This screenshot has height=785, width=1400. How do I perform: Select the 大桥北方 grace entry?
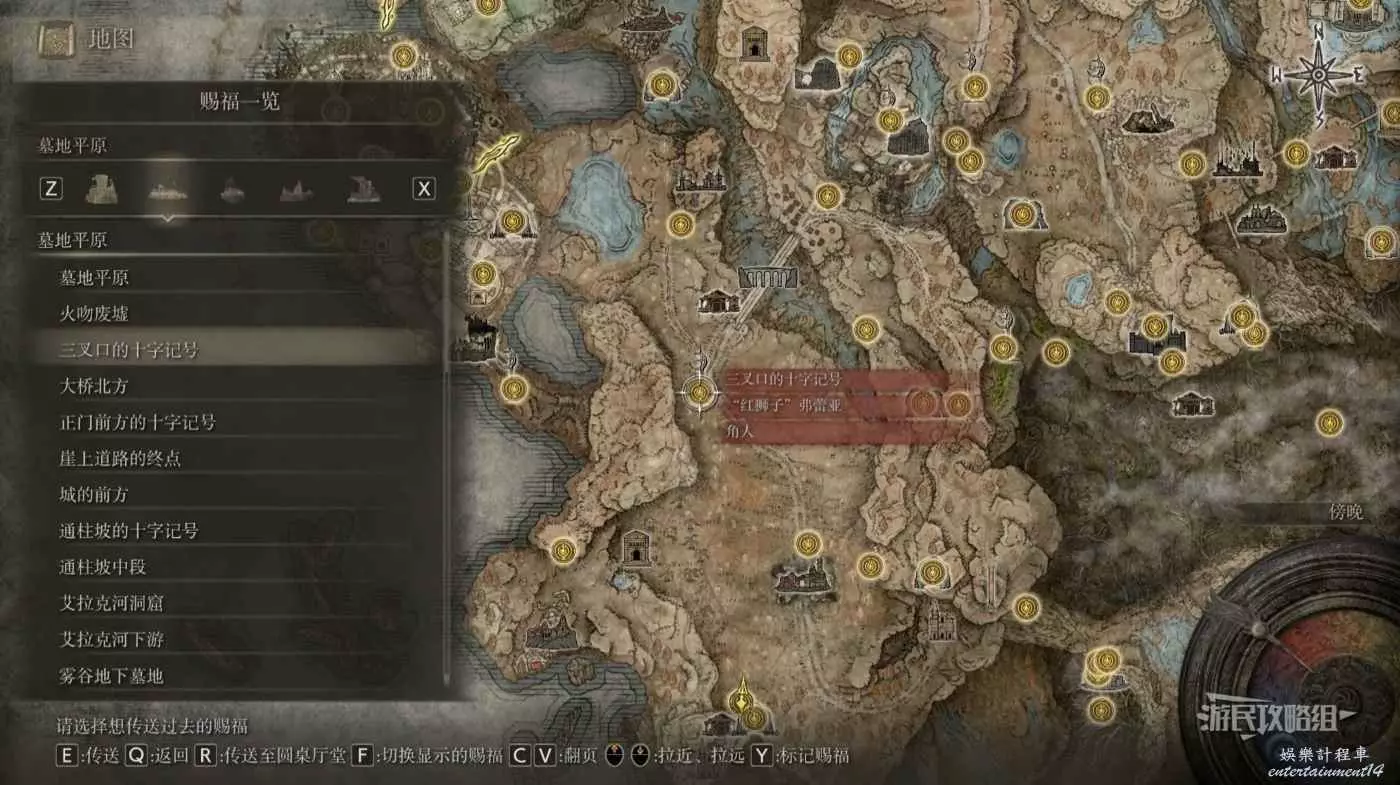coord(94,386)
